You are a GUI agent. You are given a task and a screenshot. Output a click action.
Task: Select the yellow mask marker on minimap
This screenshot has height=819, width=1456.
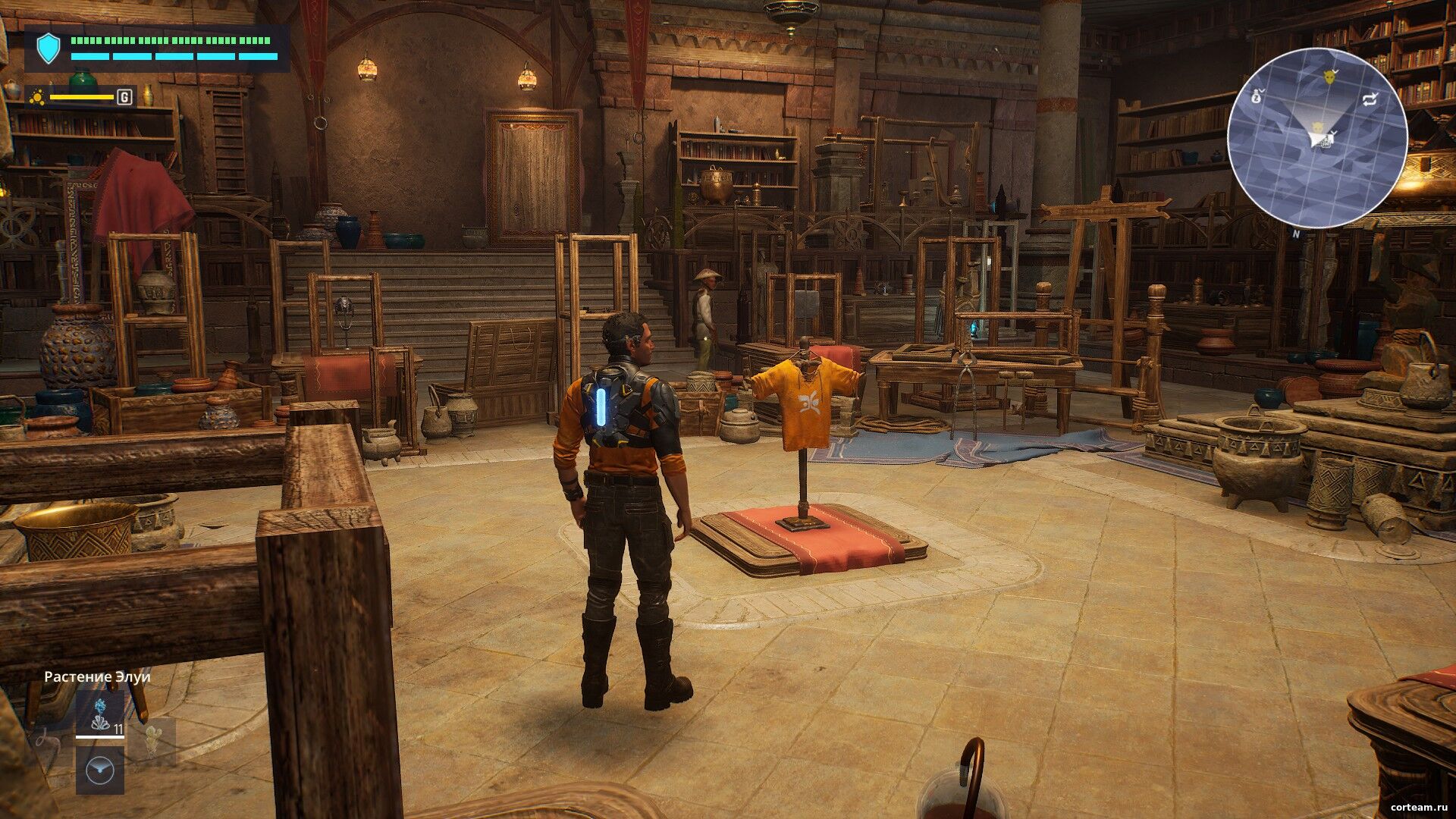[1329, 77]
